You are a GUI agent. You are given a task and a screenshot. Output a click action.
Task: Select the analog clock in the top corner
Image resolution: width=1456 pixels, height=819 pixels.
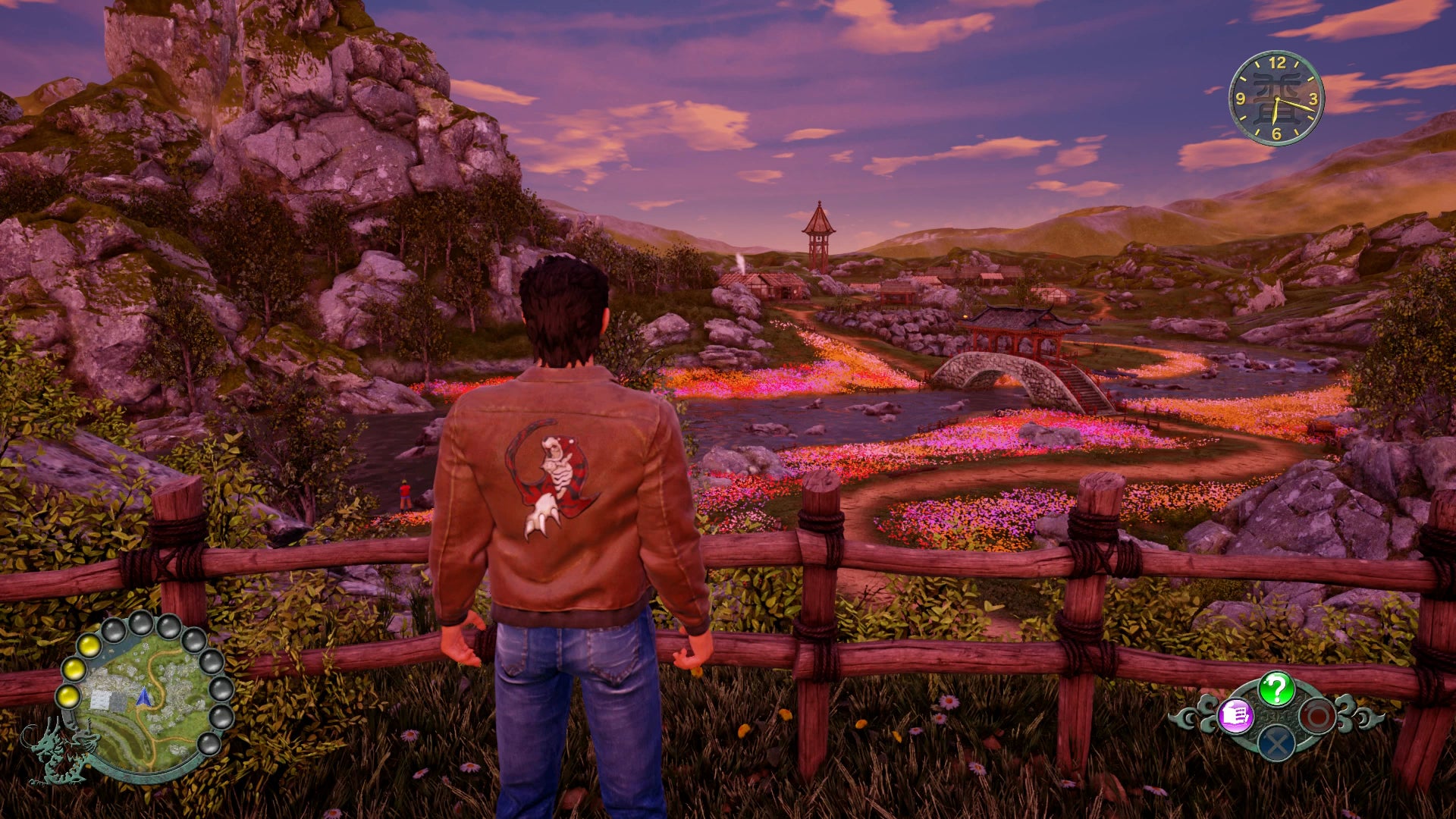coord(1278,99)
